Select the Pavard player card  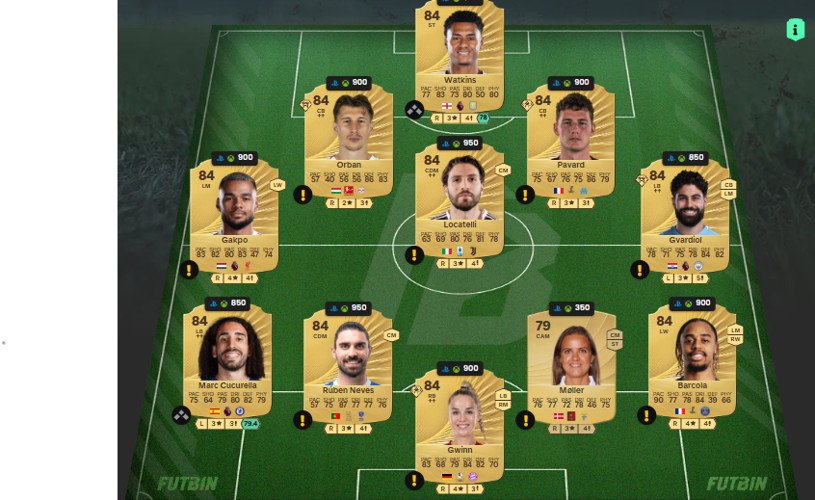569,140
